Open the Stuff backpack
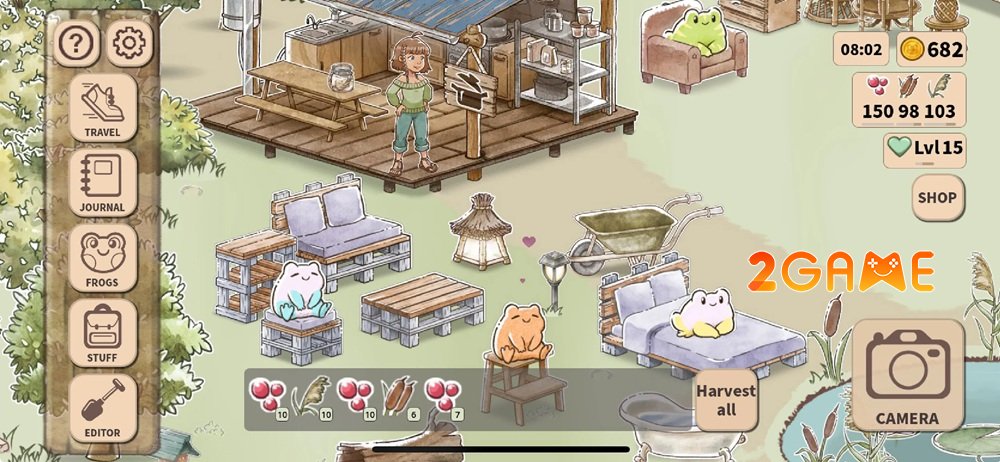This screenshot has width=1000, height=462. tap(102, 333)
